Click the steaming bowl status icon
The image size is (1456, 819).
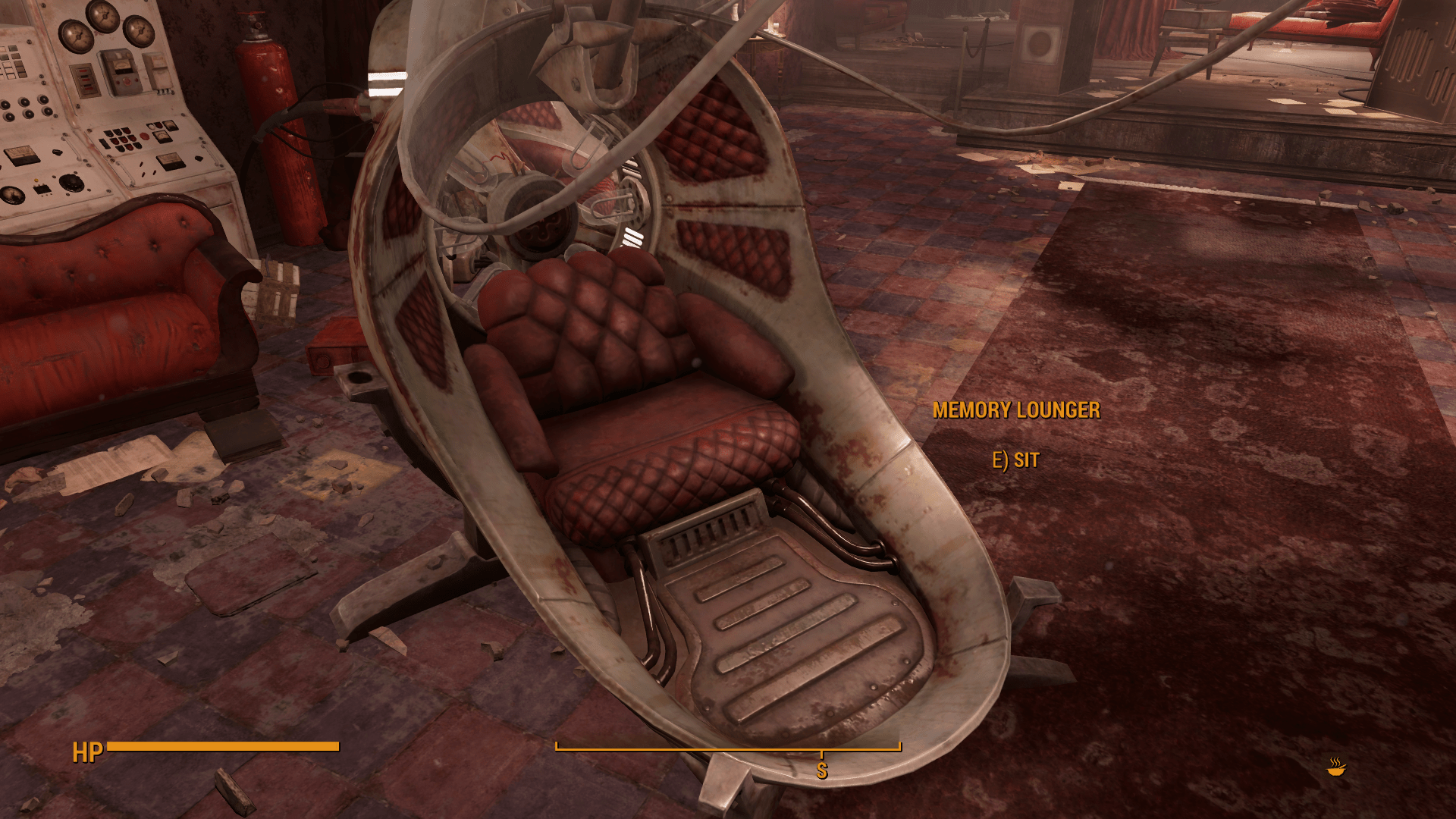coord(1336,767)
